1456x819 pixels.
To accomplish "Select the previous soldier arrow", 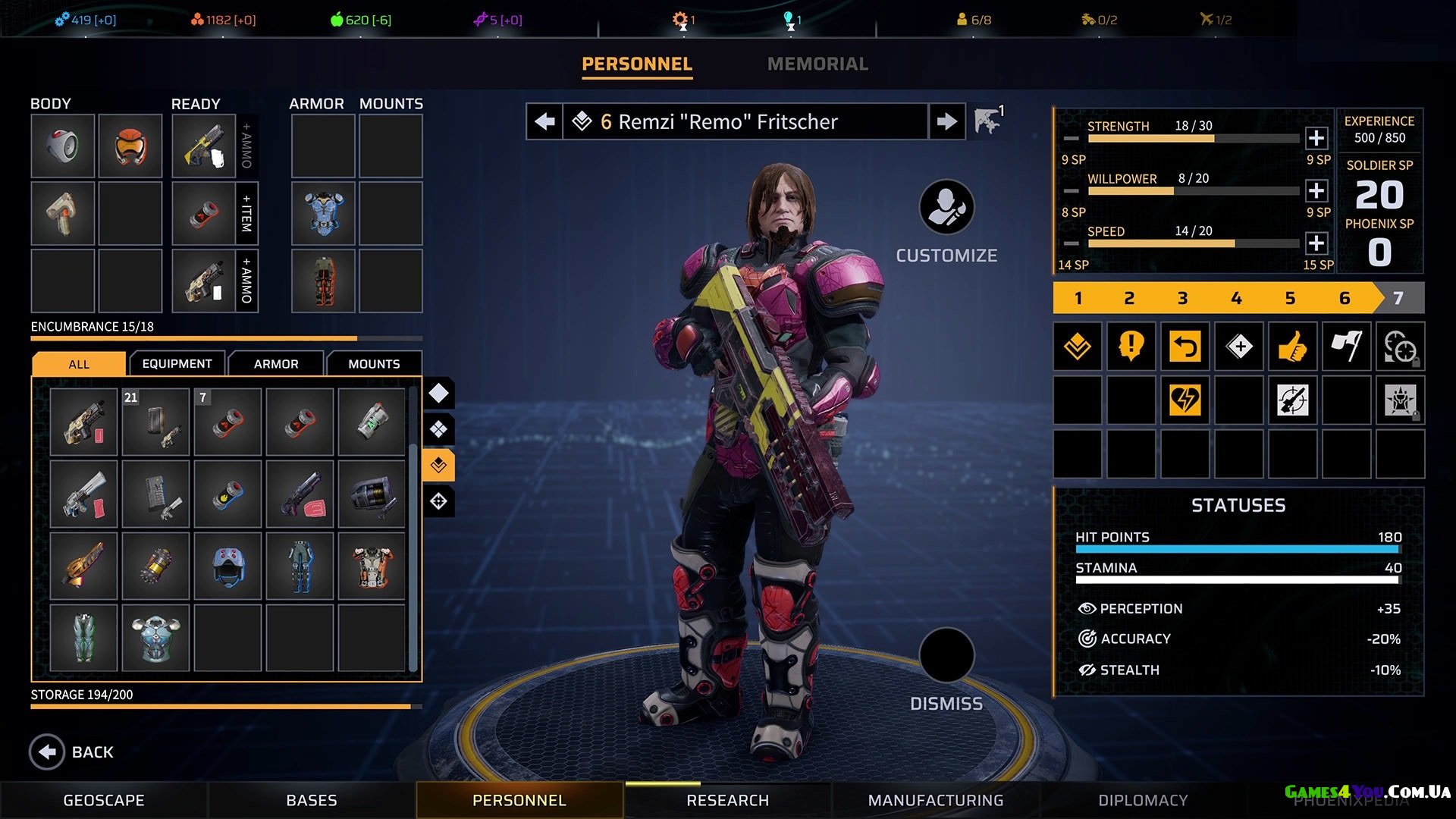I will tap(544, 121).
